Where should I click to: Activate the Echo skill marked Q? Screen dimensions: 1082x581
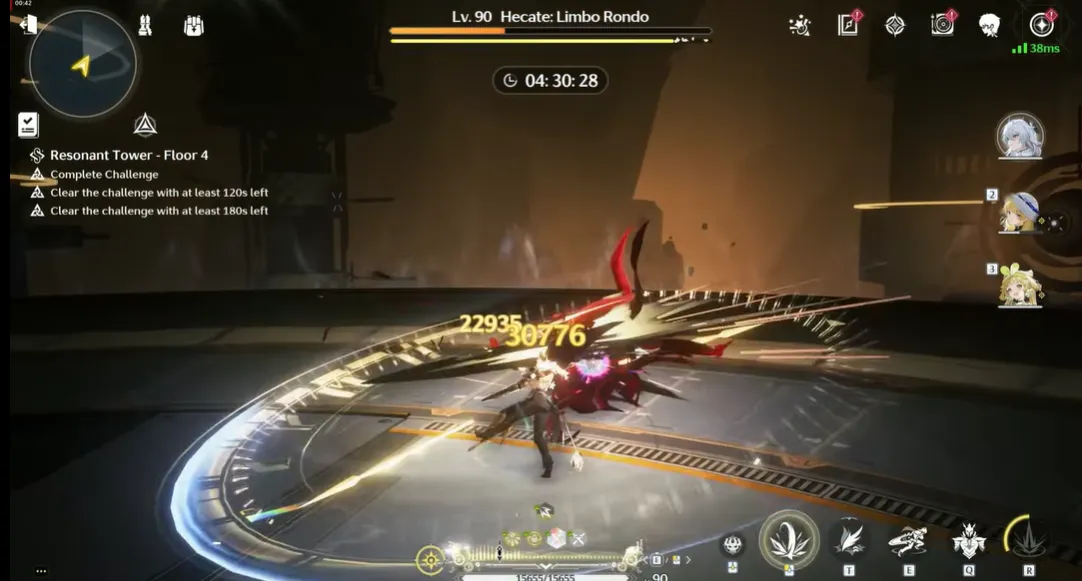coord(968,541)
